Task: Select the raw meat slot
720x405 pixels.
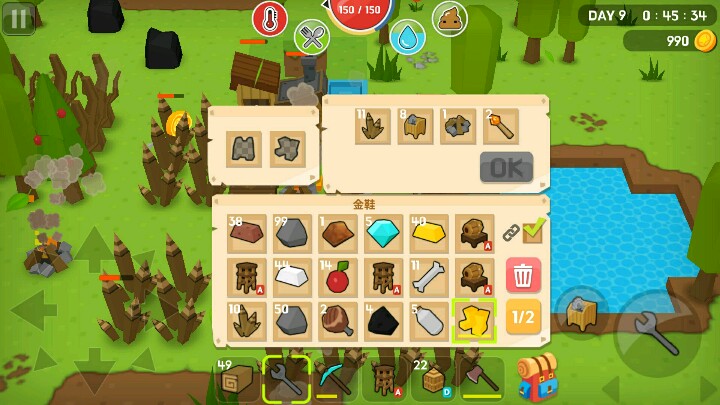Action: (x=338, y=320)
